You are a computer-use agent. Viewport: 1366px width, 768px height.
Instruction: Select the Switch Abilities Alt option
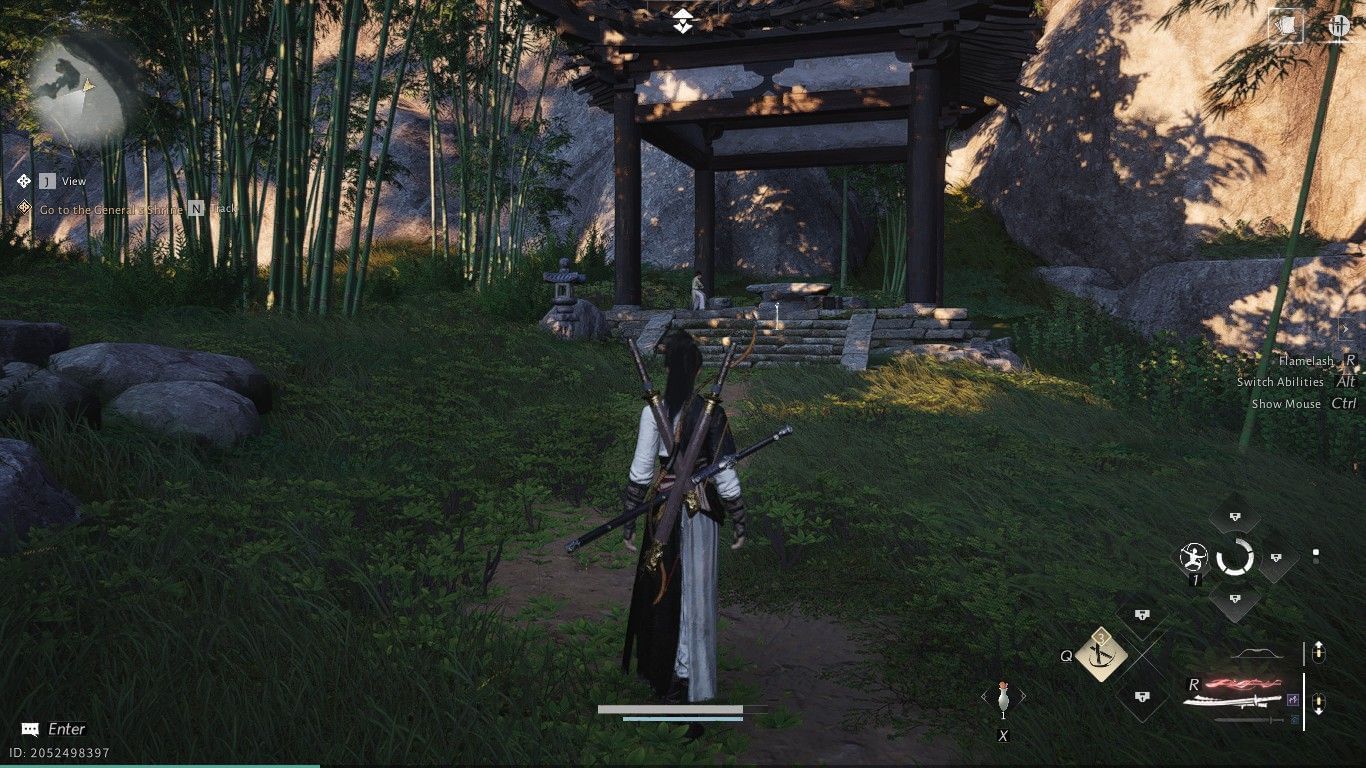tap(1346, 382)
